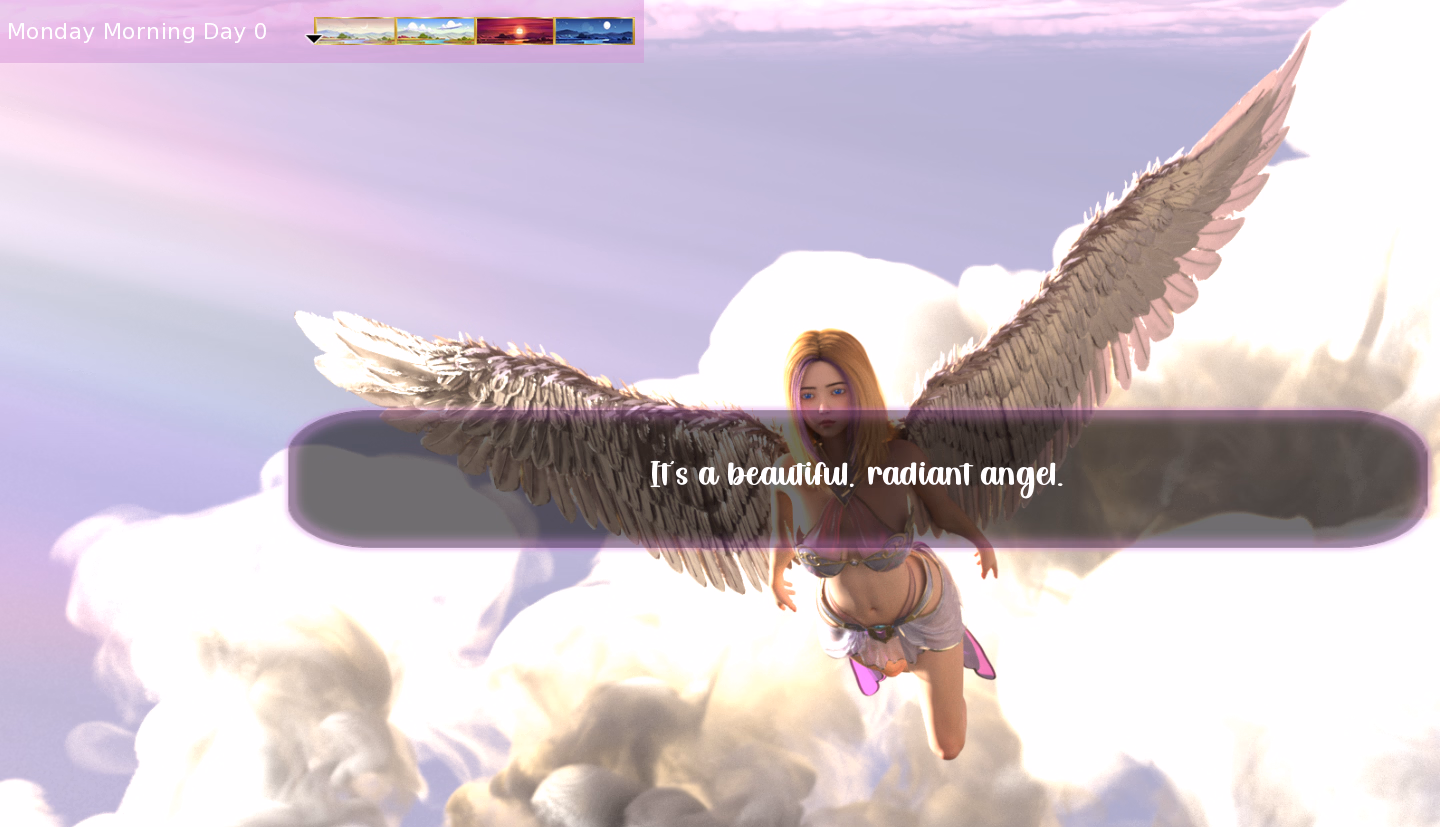This screenshot has width=1440, height=827.
Task: Choose the blue-sky daytime thumbnail
Action: tap(435, 31)
